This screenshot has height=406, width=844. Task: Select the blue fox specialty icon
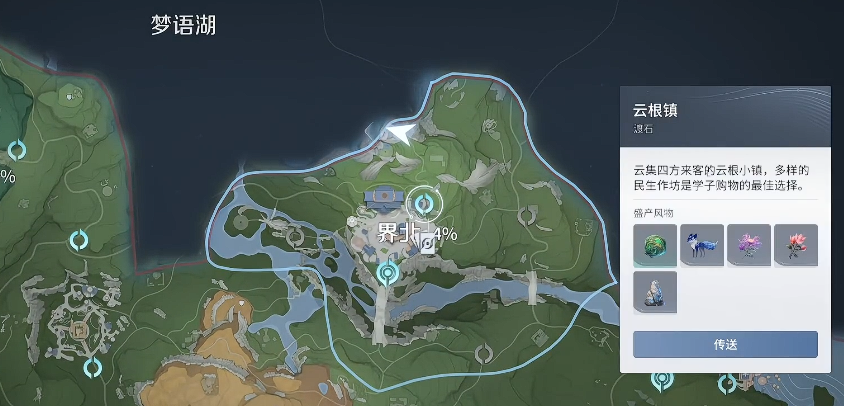click(701, 245)
